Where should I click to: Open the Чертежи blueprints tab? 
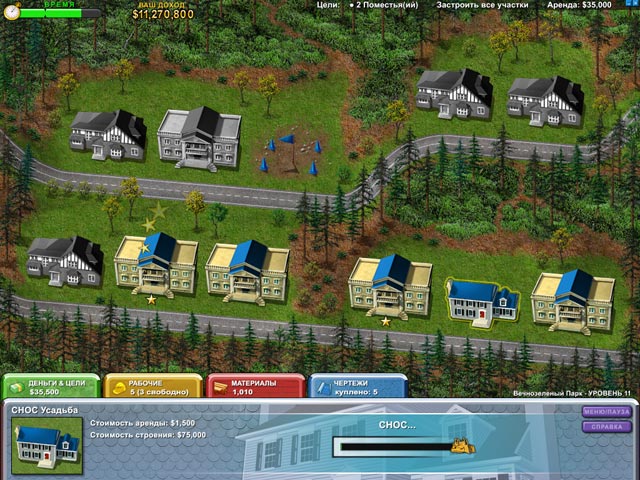tap(357, 386)
